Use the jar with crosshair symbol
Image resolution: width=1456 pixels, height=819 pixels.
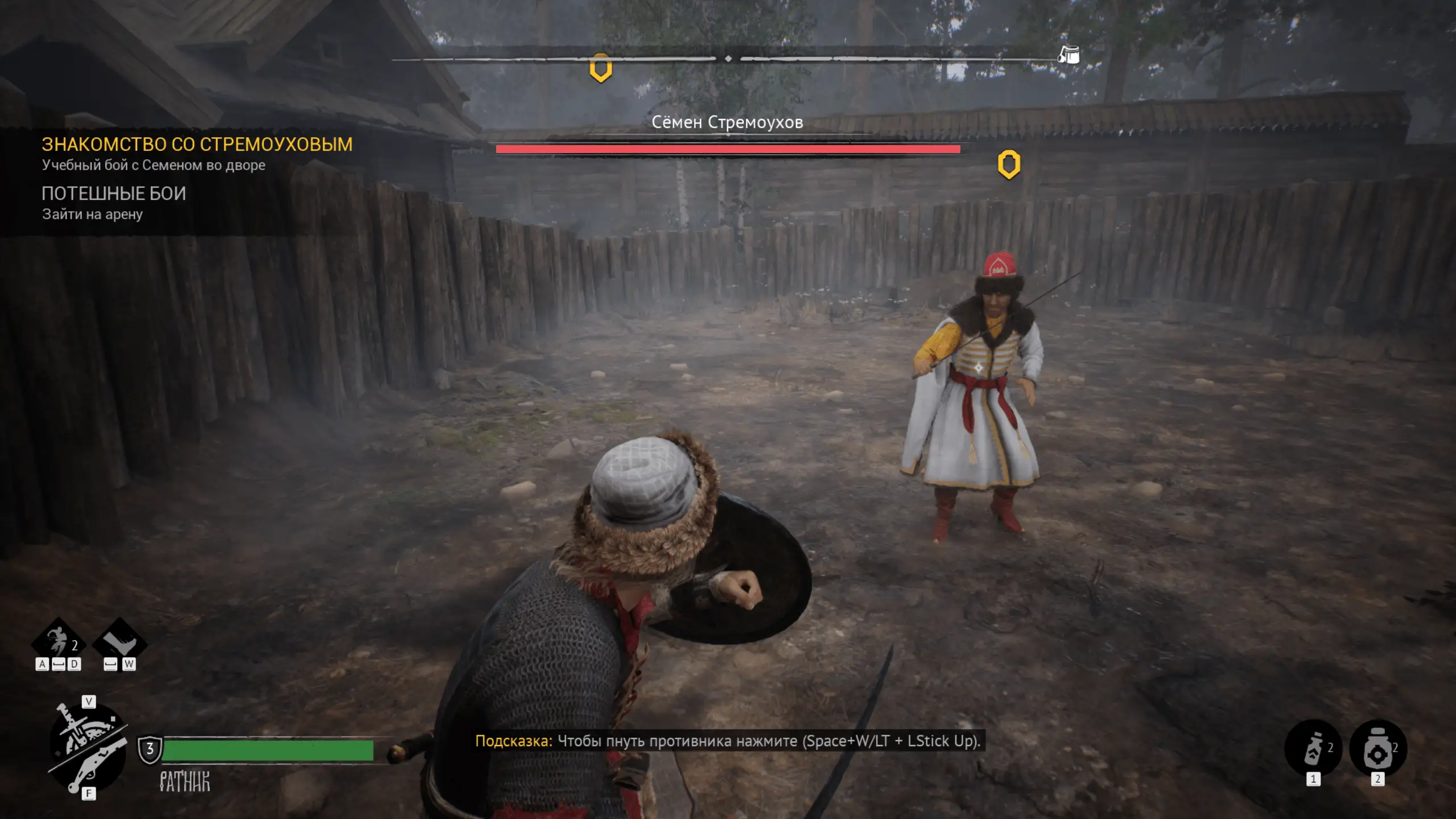pos(1377,748)
